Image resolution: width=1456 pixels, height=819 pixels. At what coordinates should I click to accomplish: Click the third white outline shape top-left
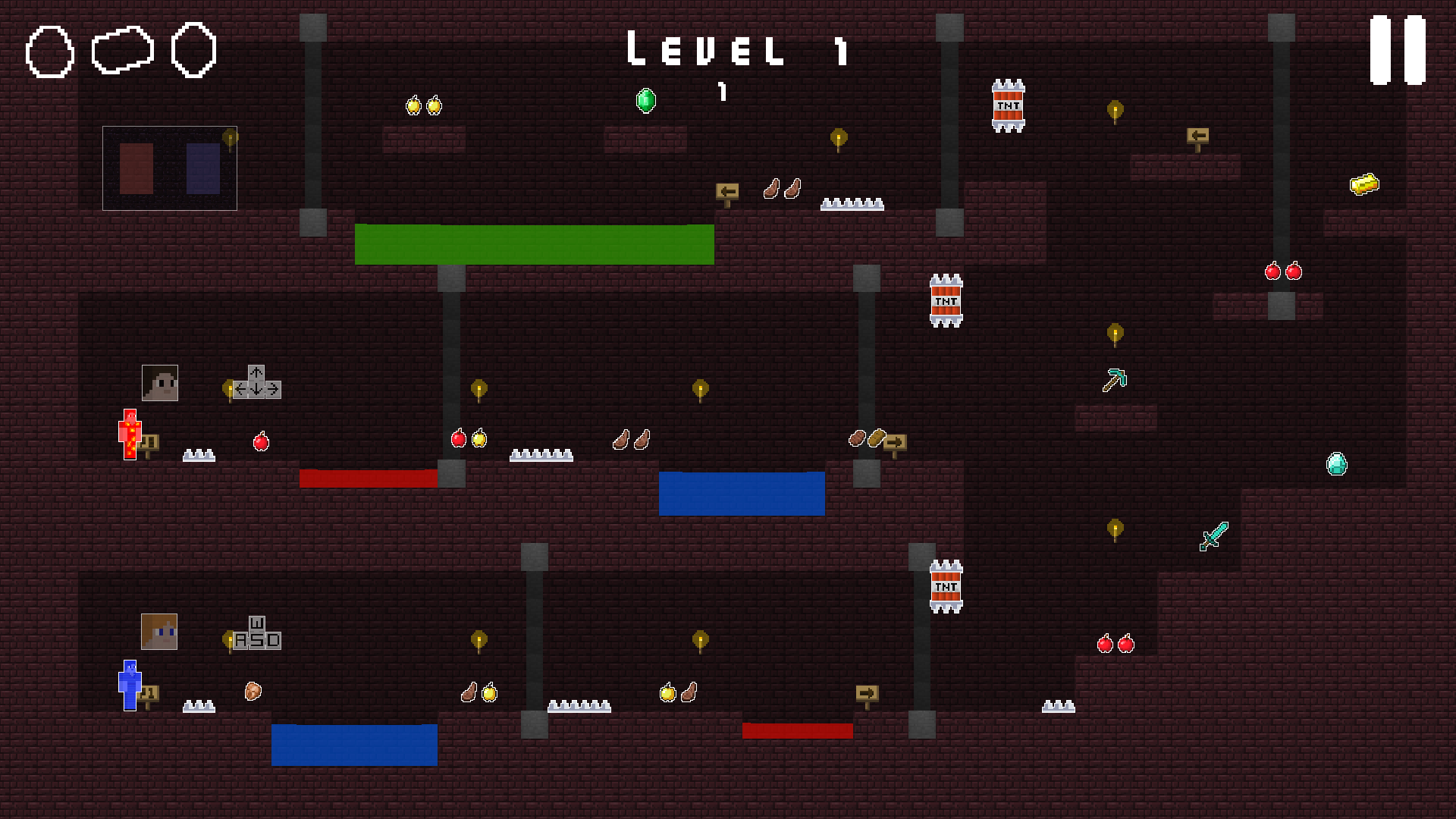click(x=196, y=52)
